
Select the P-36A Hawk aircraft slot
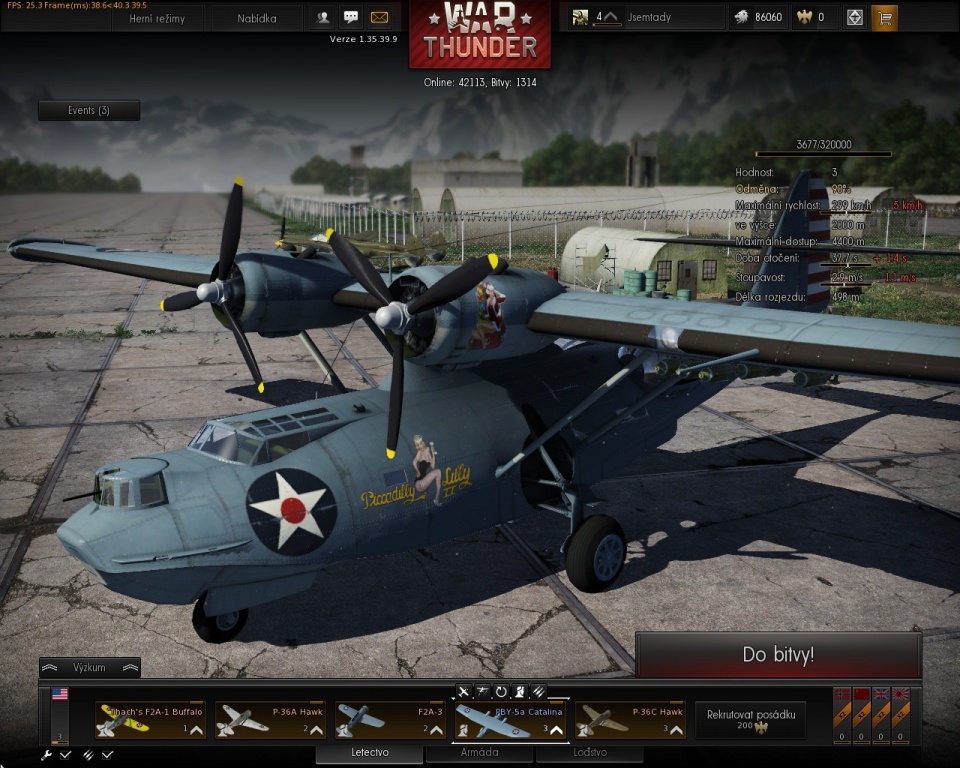(270, 719)
